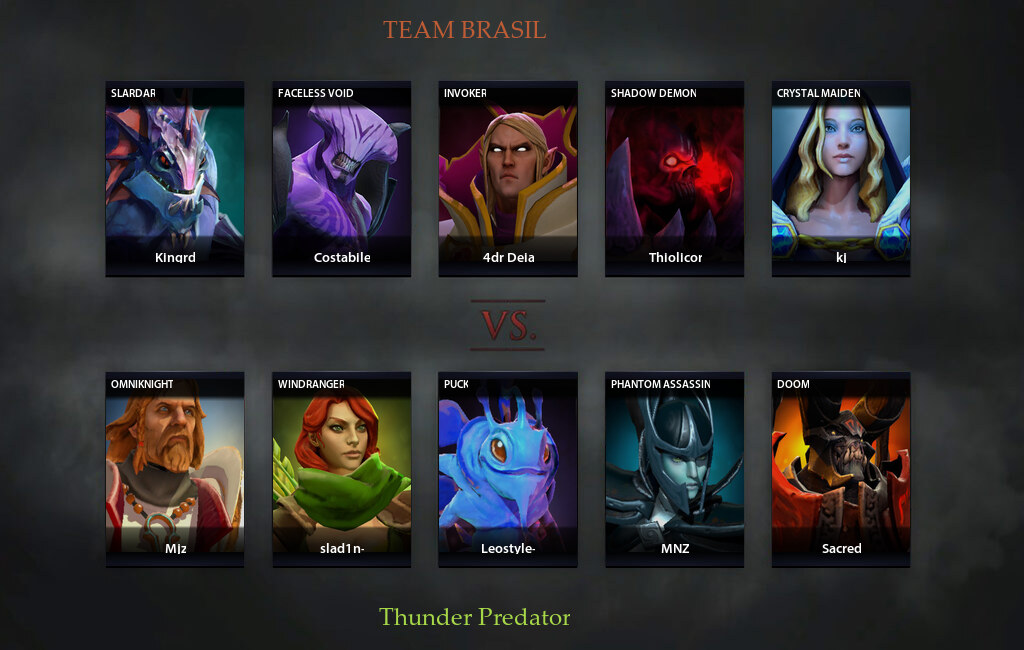This screenshot has width=1024, height=650.
Task: Select Windranger card played by slad1n-
Action: [x=341, y=470]
